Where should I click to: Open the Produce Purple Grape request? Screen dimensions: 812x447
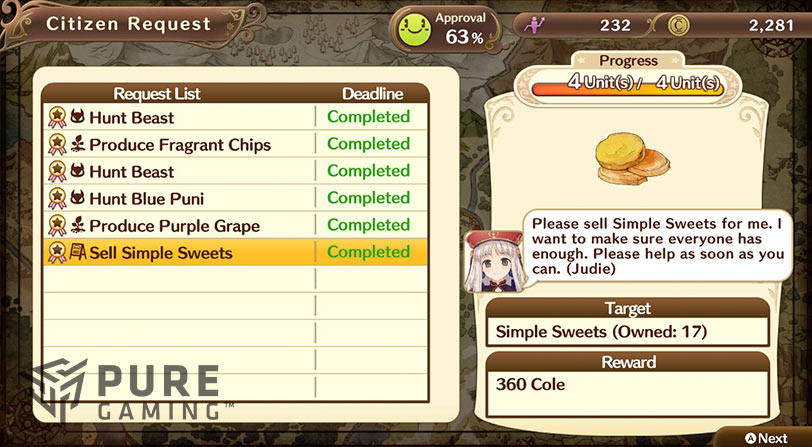[174, 226]
